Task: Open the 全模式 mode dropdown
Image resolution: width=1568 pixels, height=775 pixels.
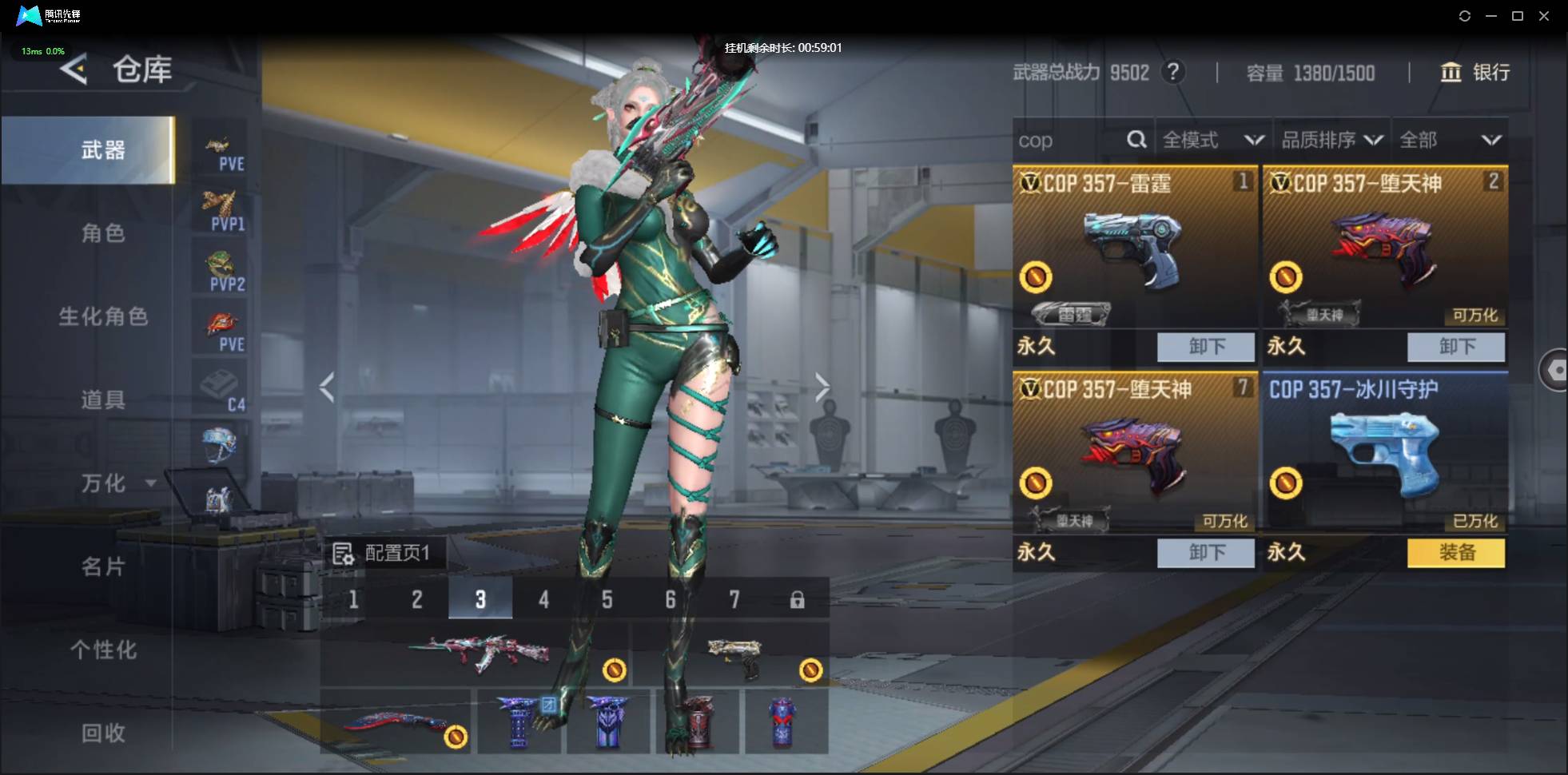Action: (1212, 141)
